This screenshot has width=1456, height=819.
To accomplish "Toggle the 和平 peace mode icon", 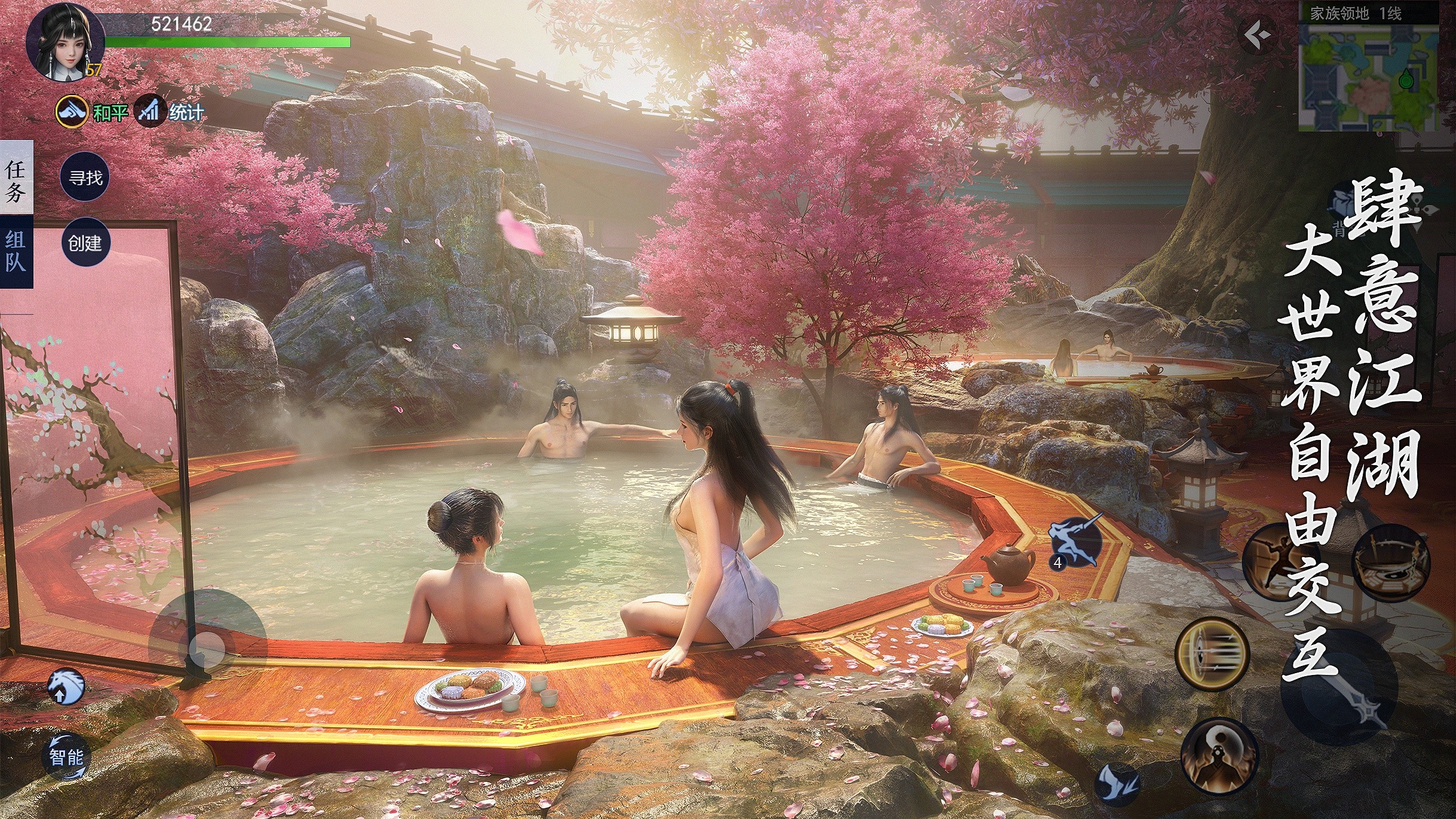I will [x=72, y=111].
